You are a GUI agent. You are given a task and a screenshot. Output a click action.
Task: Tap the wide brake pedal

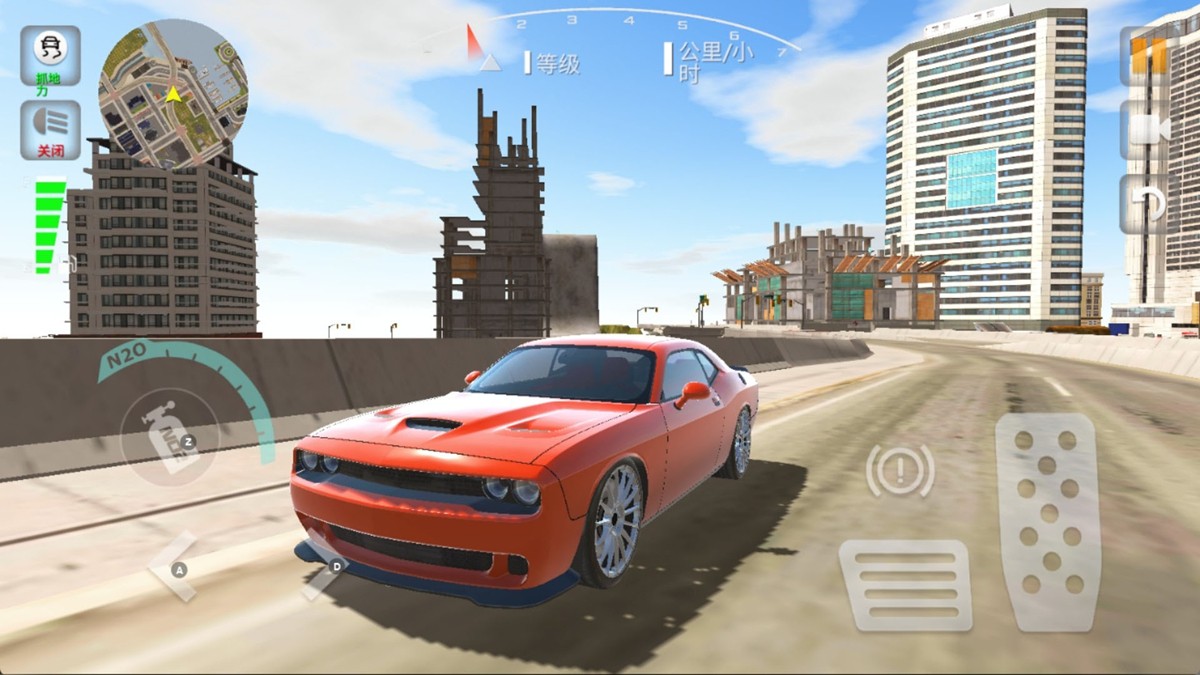(905, 585)
